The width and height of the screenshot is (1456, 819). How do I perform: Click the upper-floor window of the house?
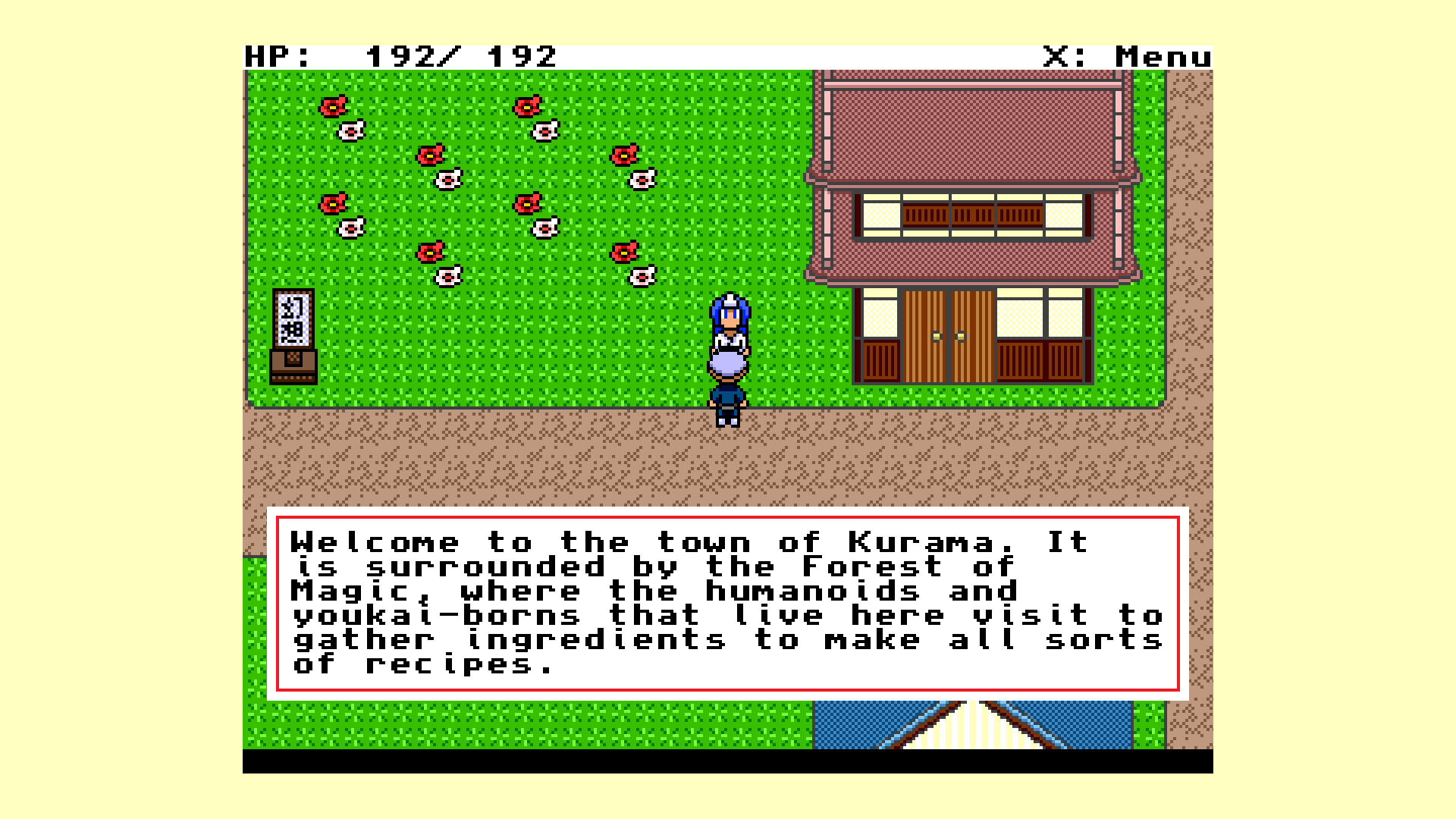tap(971, 215)
